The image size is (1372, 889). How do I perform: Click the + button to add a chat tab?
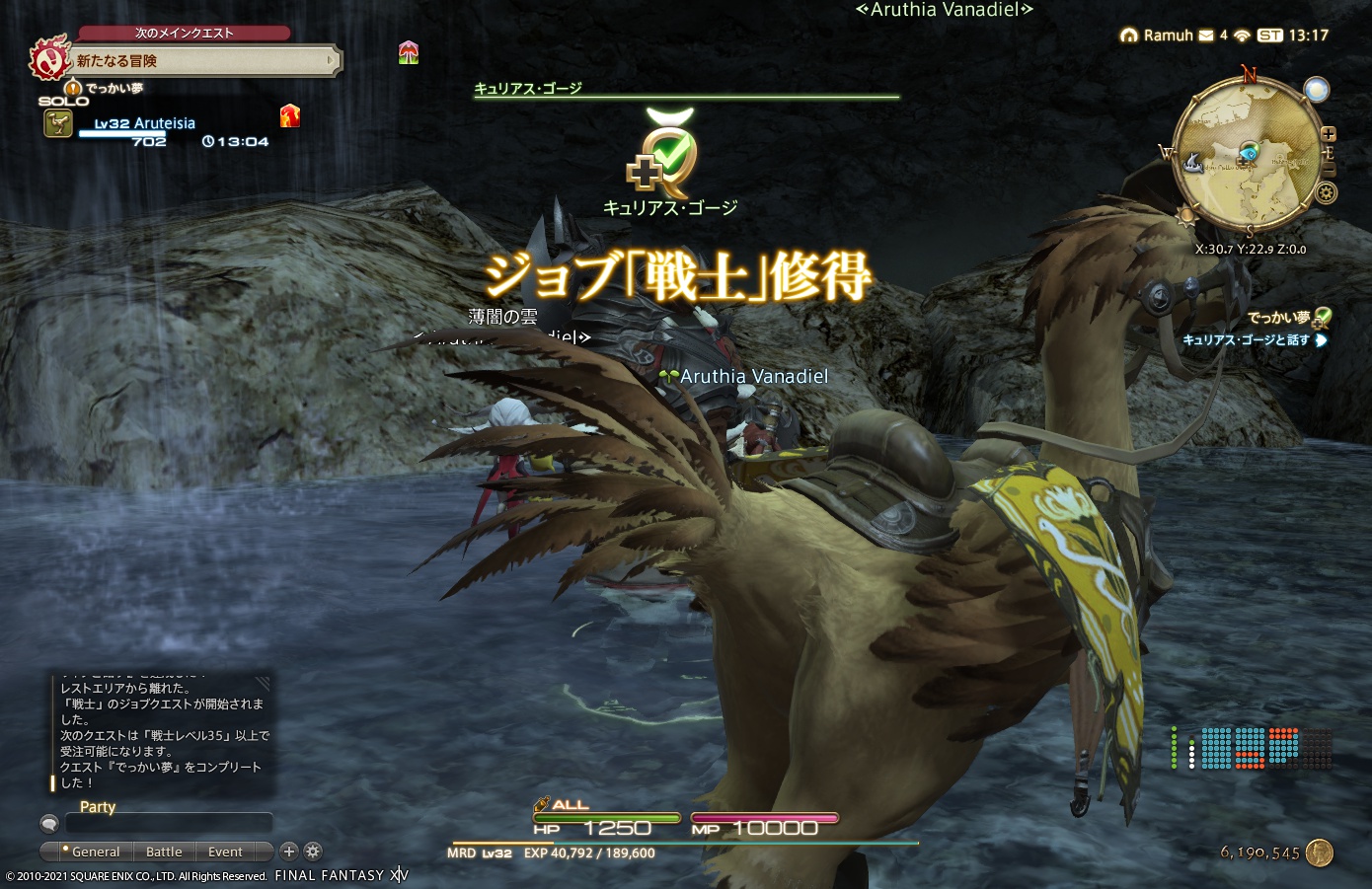coord(289,852)
